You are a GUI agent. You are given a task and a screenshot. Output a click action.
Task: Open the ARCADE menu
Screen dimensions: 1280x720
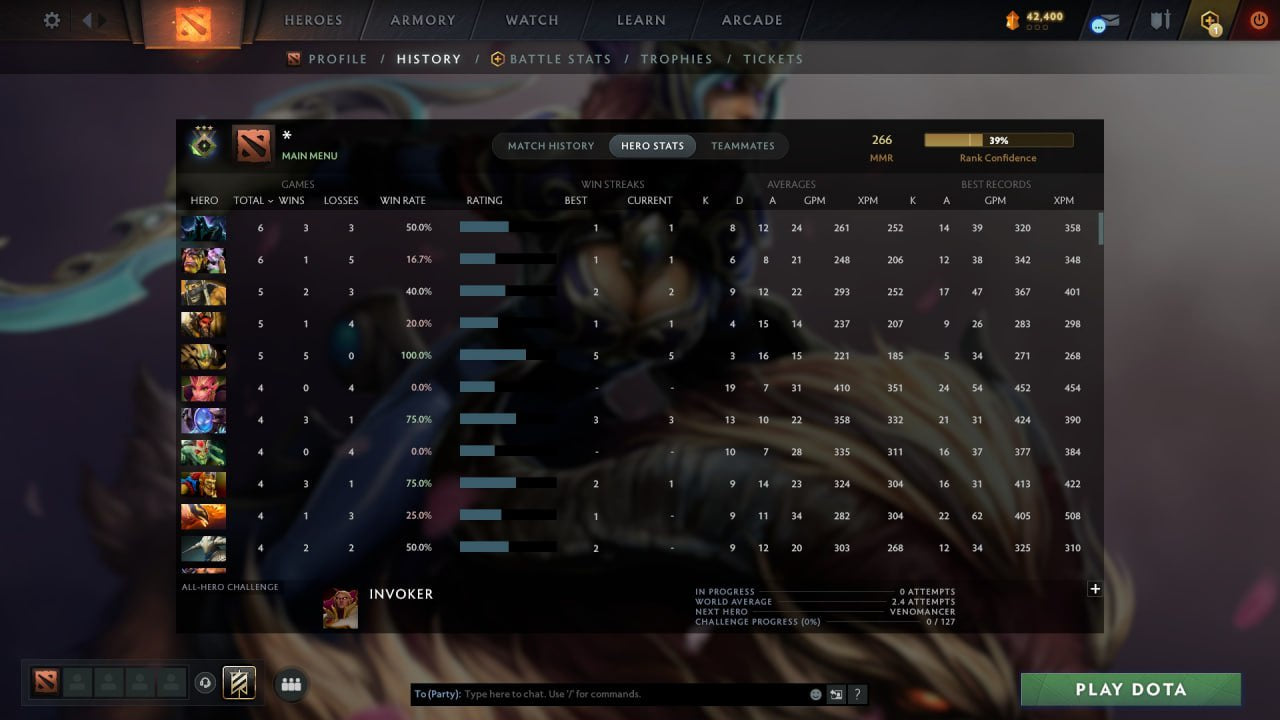(751, 19)
